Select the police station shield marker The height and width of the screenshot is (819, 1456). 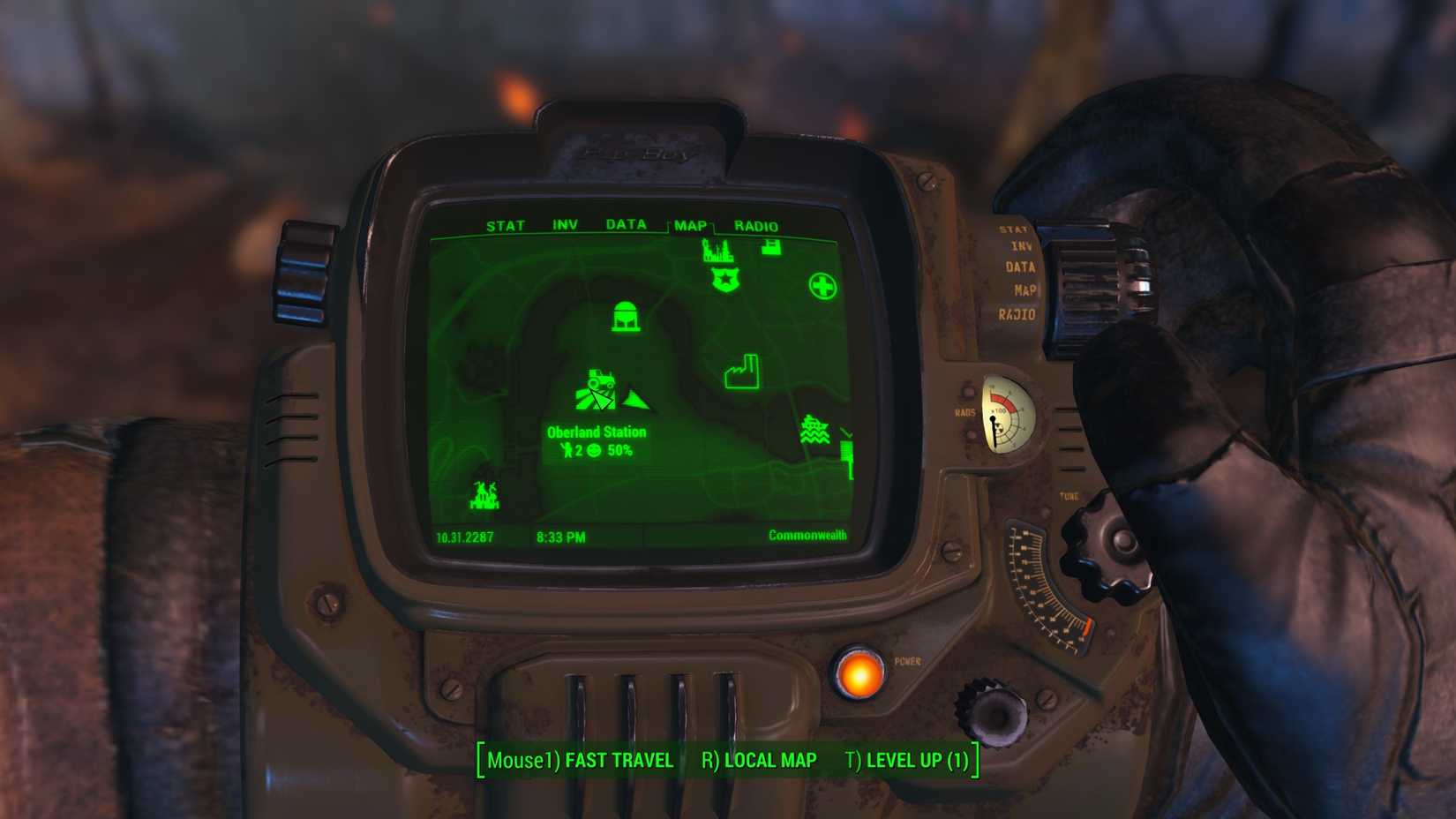point(724,279)
